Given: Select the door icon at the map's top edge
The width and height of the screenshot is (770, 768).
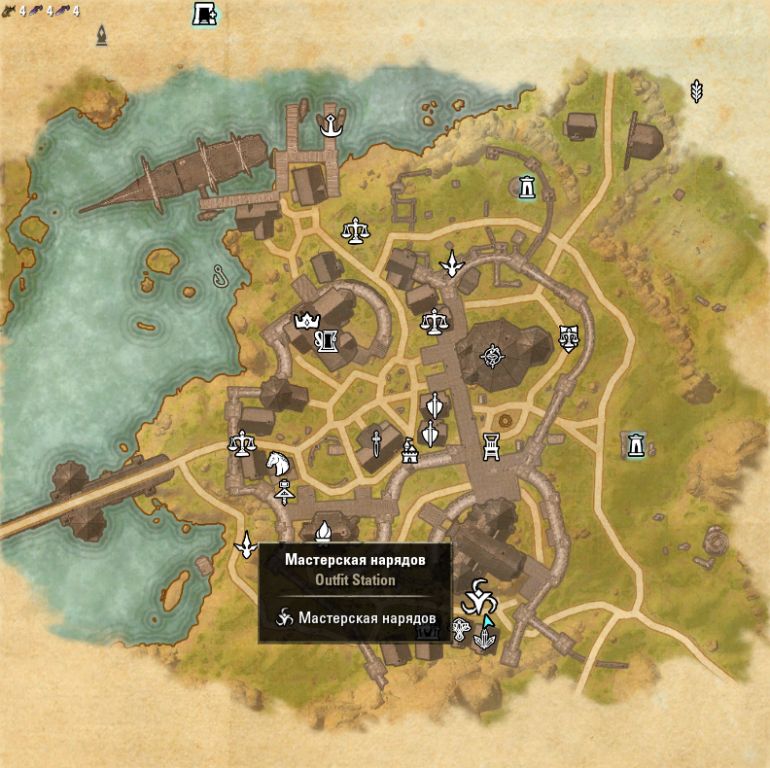Looking at the screenshot, I should [205, 14].
